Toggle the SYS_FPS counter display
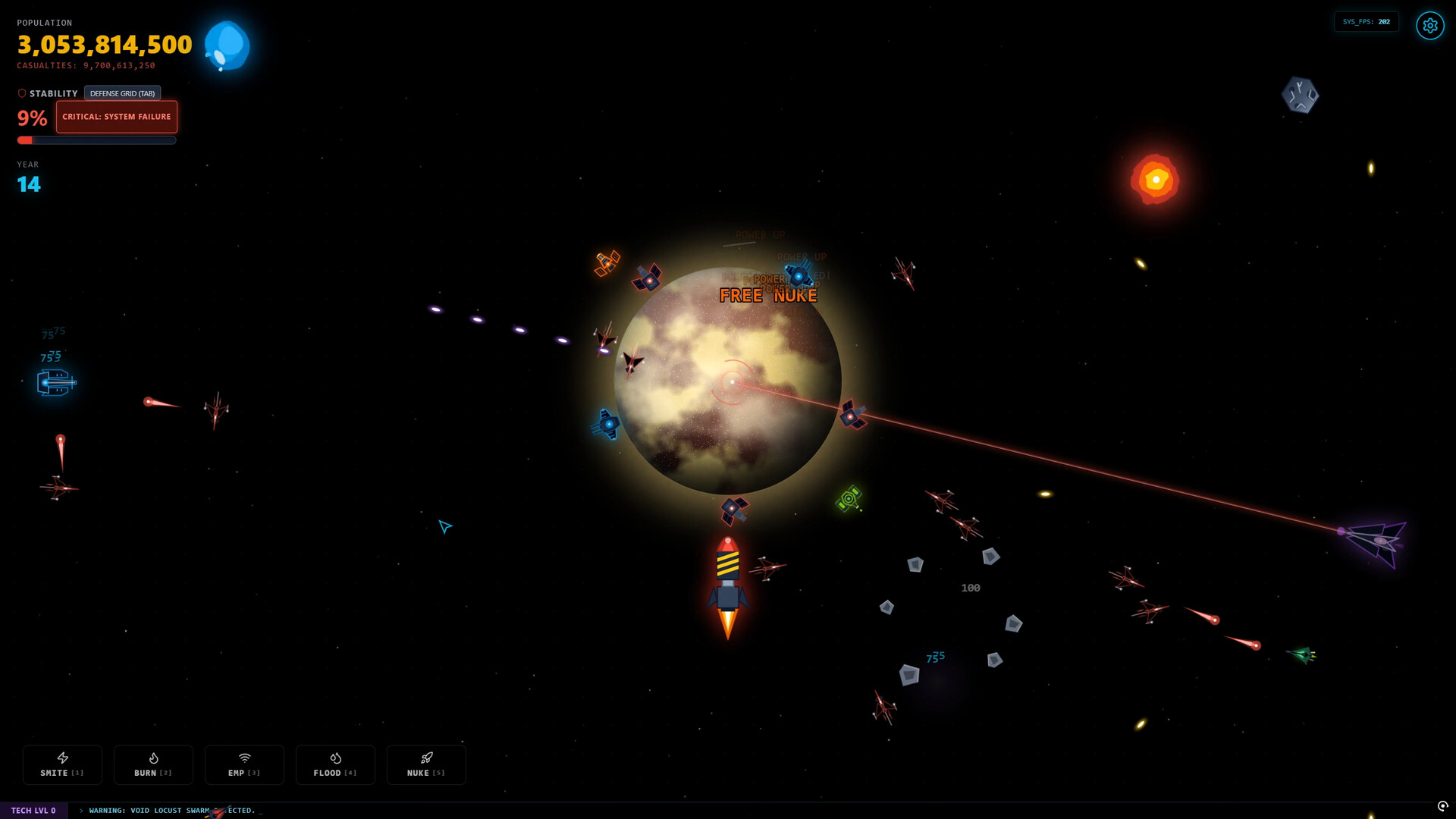1456x819 pixels. [1366, 21]
